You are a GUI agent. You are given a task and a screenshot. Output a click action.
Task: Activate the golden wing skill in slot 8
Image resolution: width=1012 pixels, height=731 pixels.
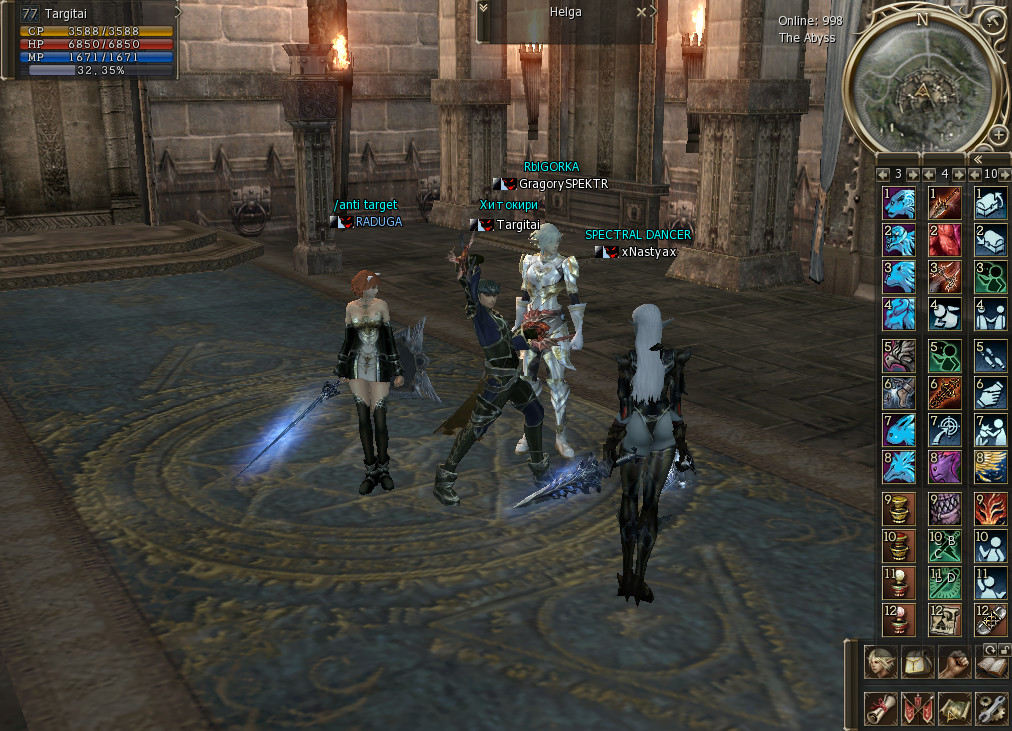pos(991,467)
